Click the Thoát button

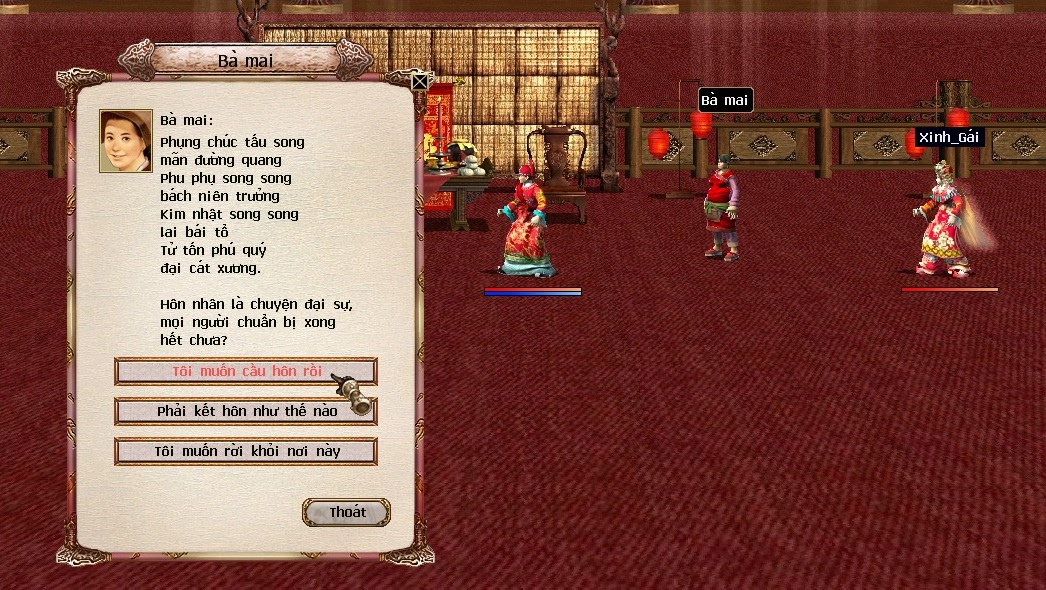pyautogui.click(x=346, y=512)
